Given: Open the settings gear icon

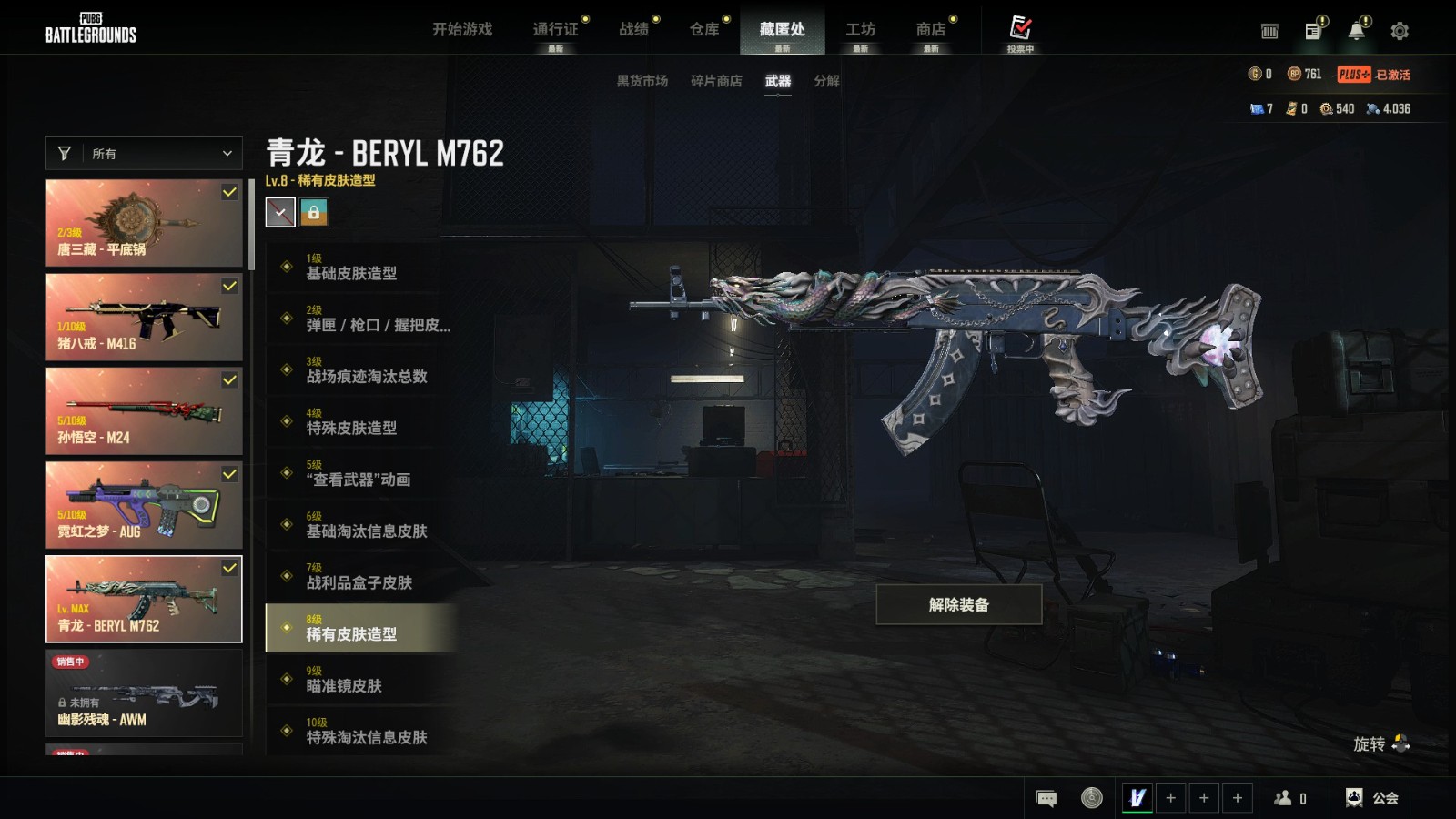Looking at the screenshot, I should (1400, 31).
